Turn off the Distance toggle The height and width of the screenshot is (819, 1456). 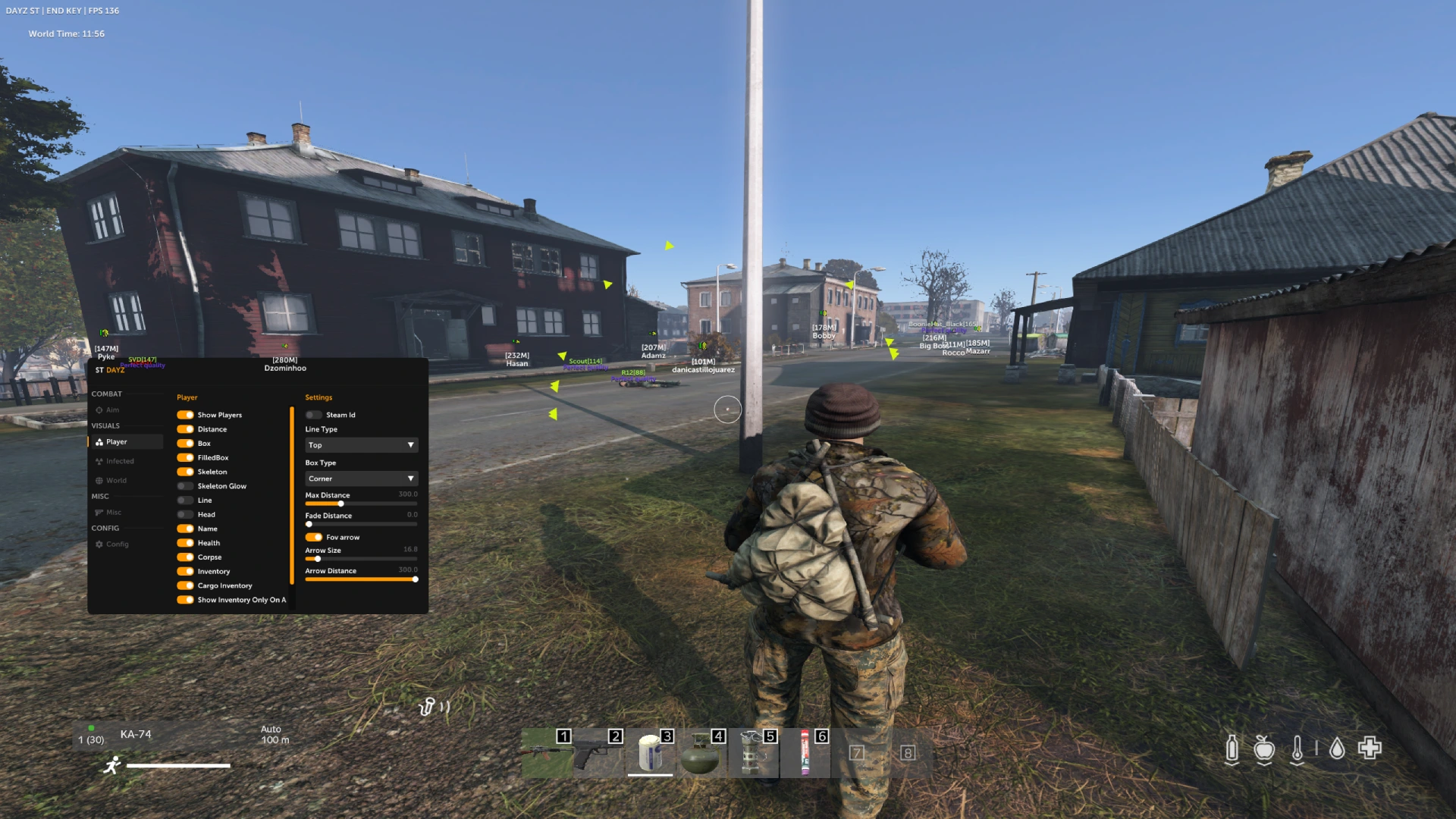click(x=185, y=429)
